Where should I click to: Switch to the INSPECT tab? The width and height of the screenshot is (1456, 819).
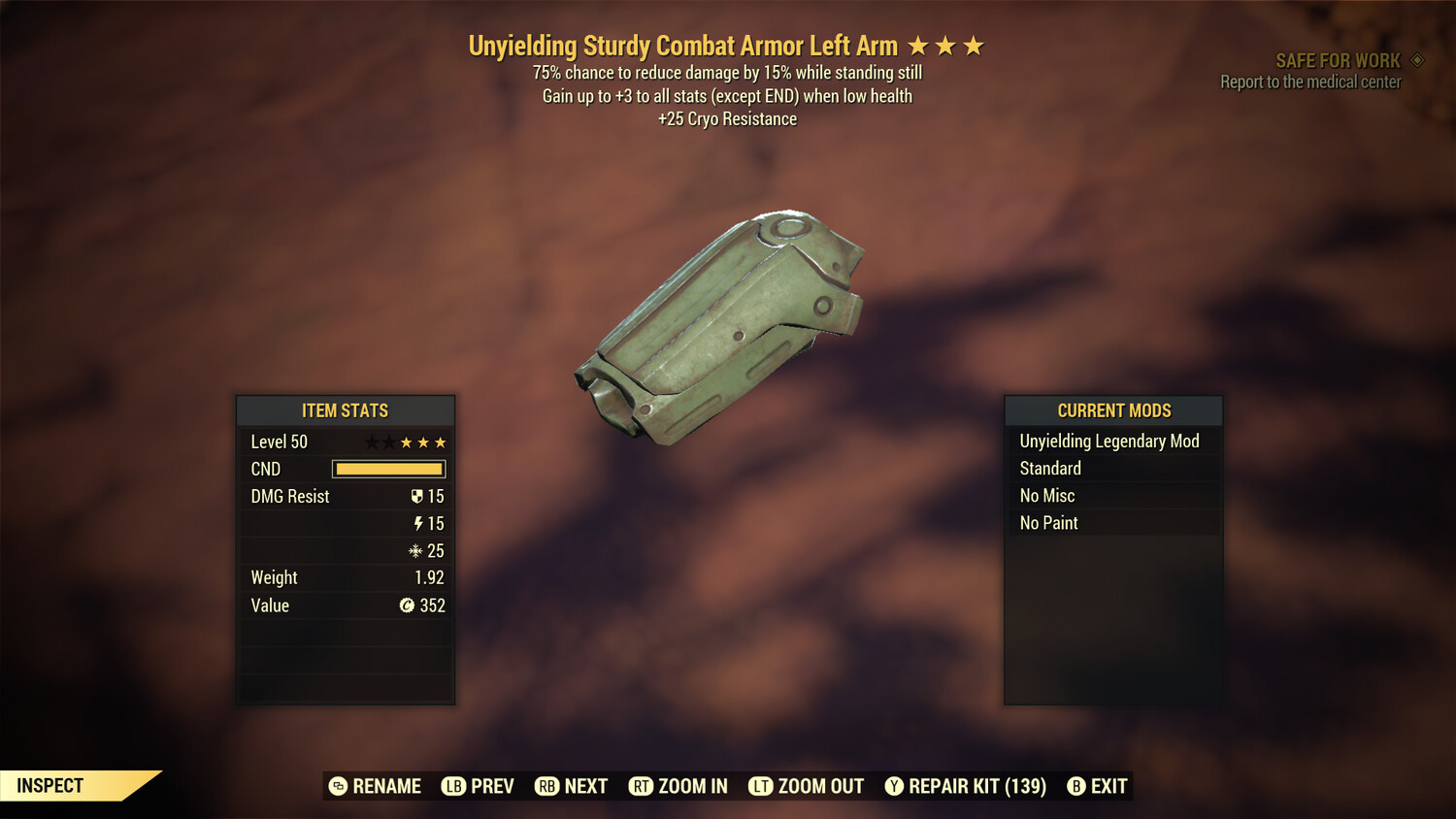pyautogui.click(x=50, y=785)
